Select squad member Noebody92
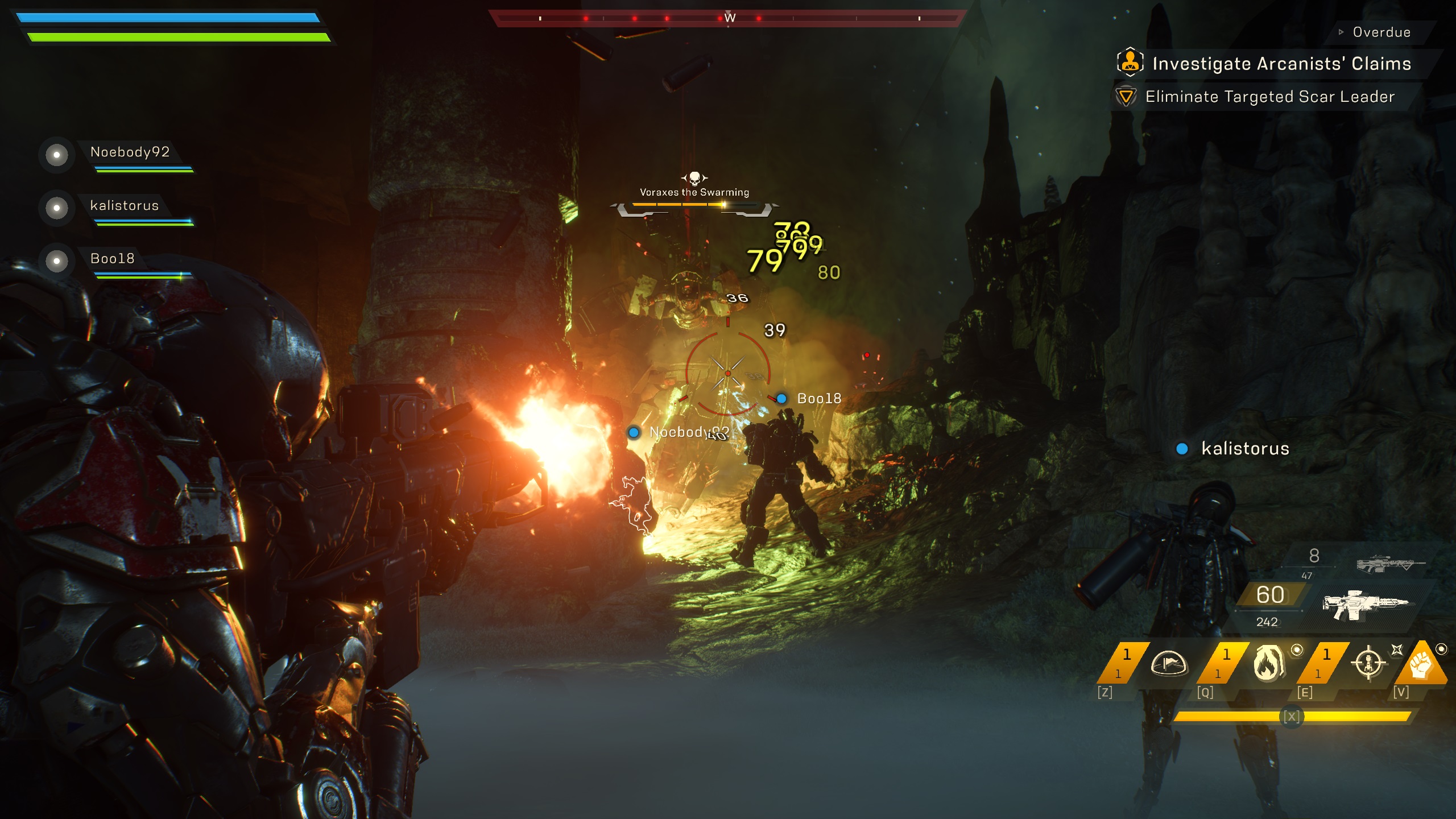Viewport: 1456px width, 819px height. coord(130,152)
